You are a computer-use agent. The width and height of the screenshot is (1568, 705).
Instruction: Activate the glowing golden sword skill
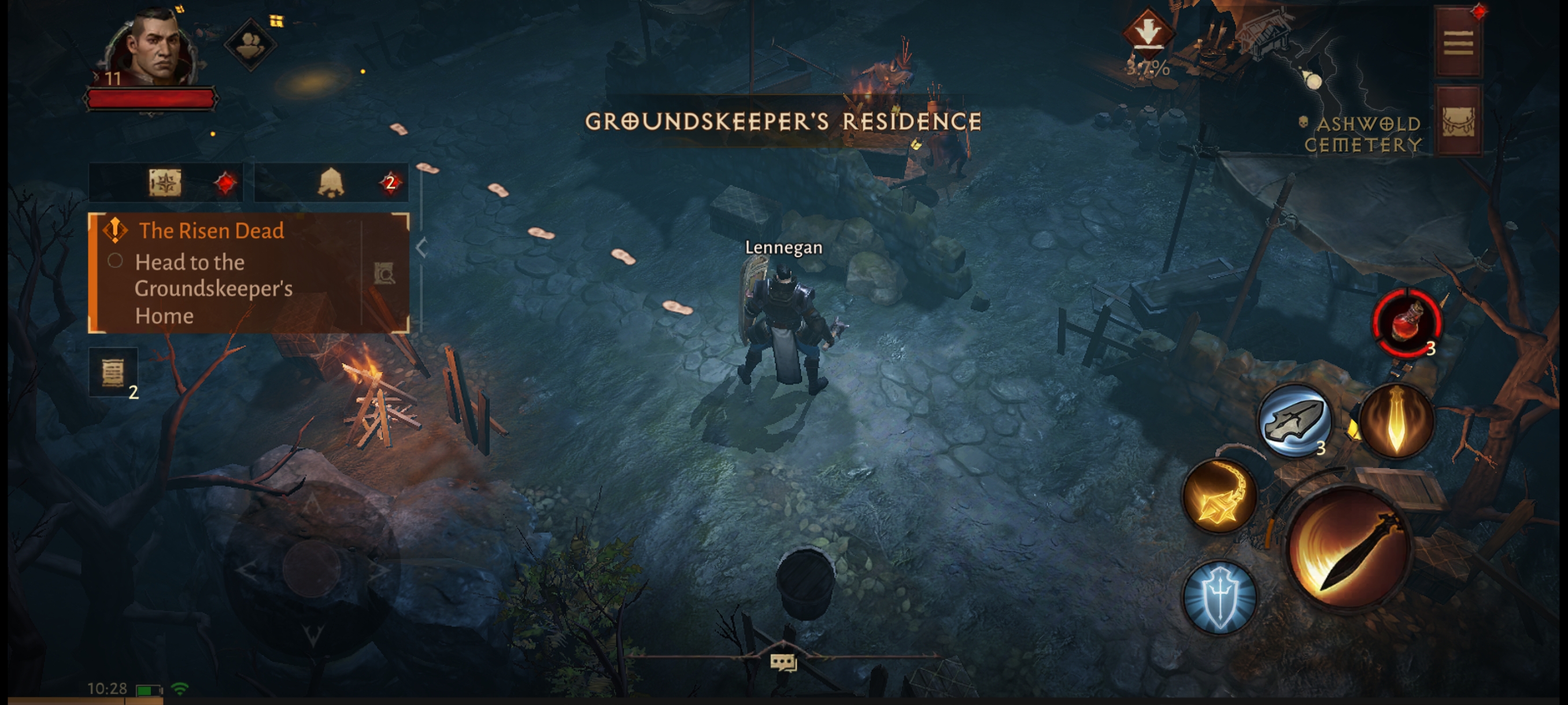click(1396, 421)
